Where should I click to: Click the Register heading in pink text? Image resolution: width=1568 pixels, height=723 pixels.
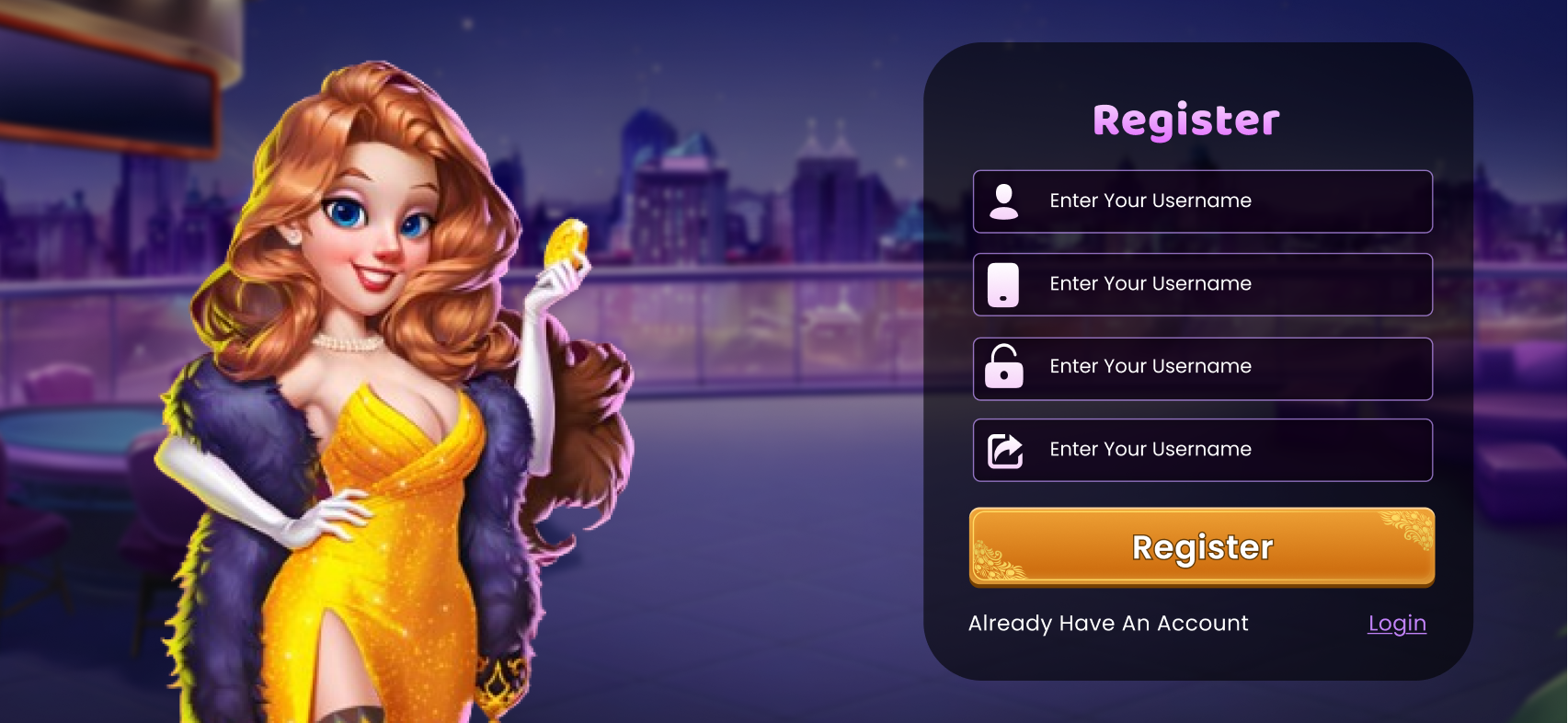[x=1185, y=119]
